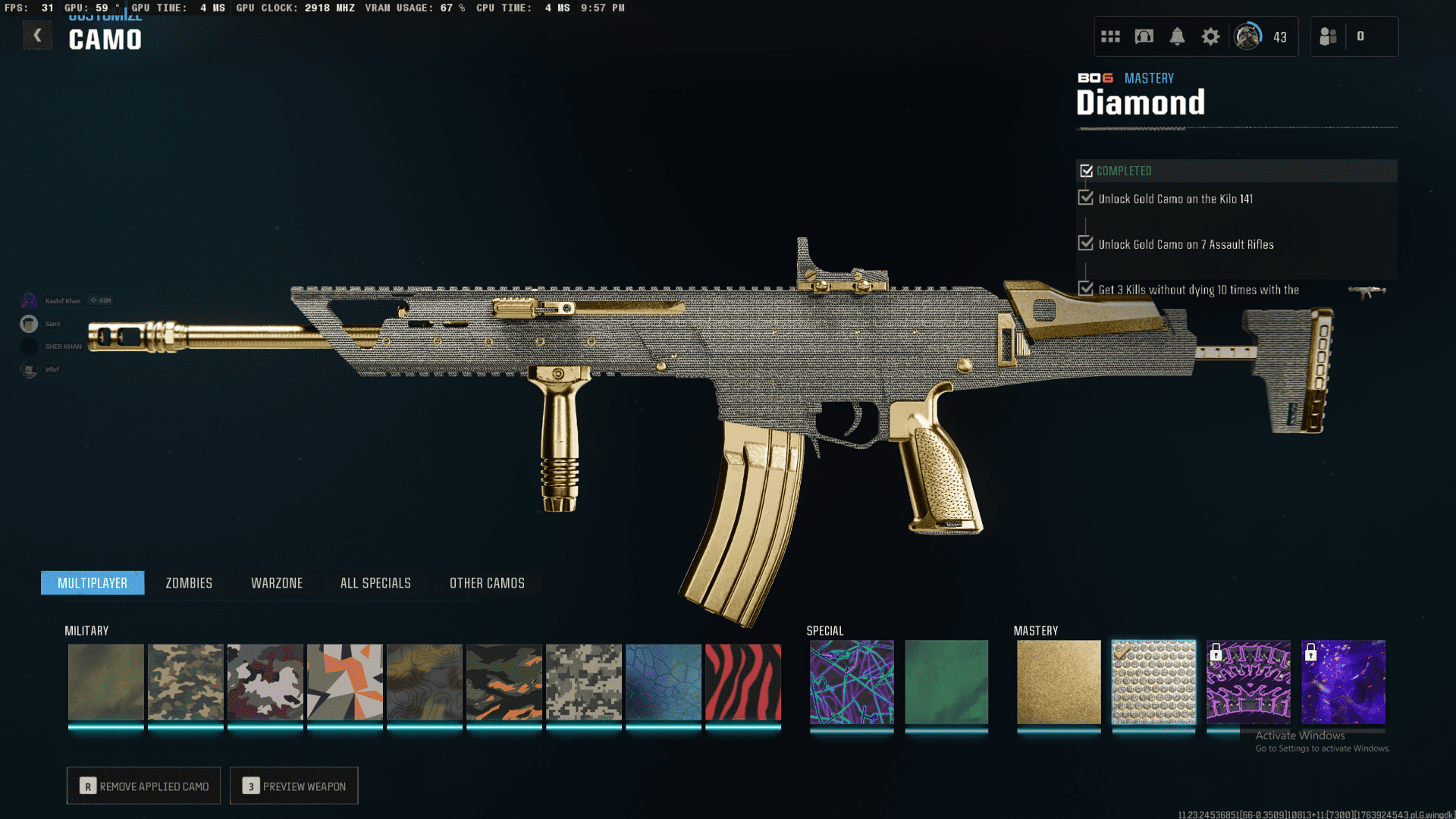Screen dimensions: 1456x819
Task: Apply the red tiger stripe camo
Action: pos(743,682)
